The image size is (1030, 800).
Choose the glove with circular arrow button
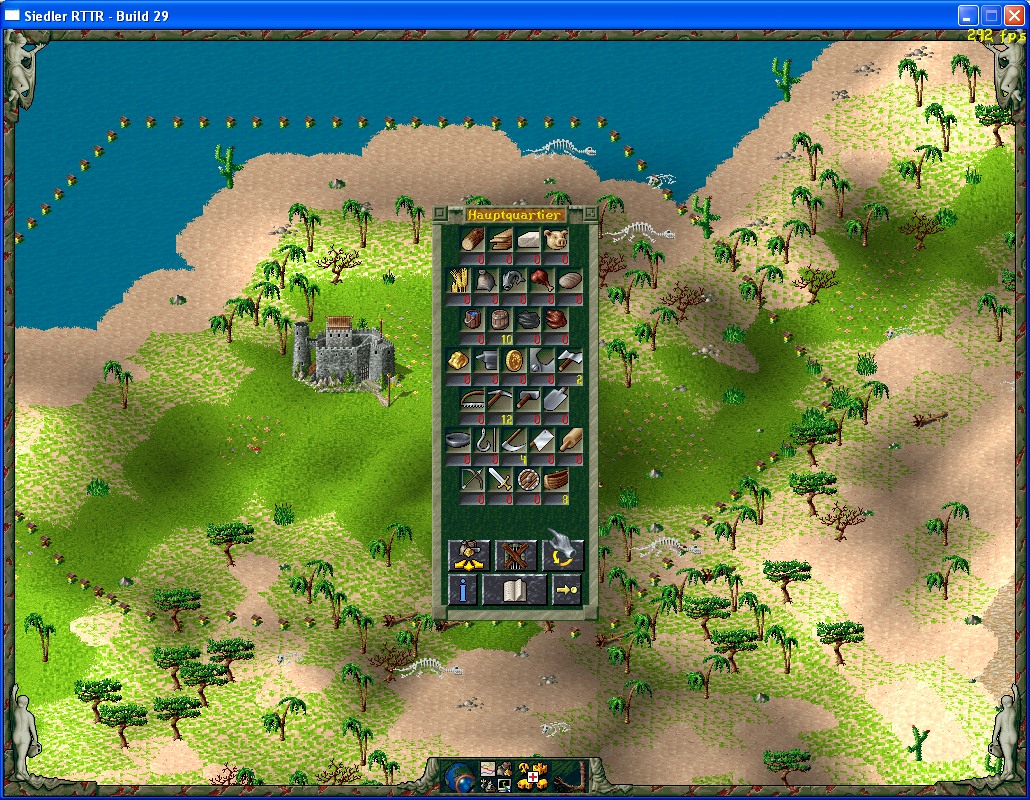pos(563,555)
